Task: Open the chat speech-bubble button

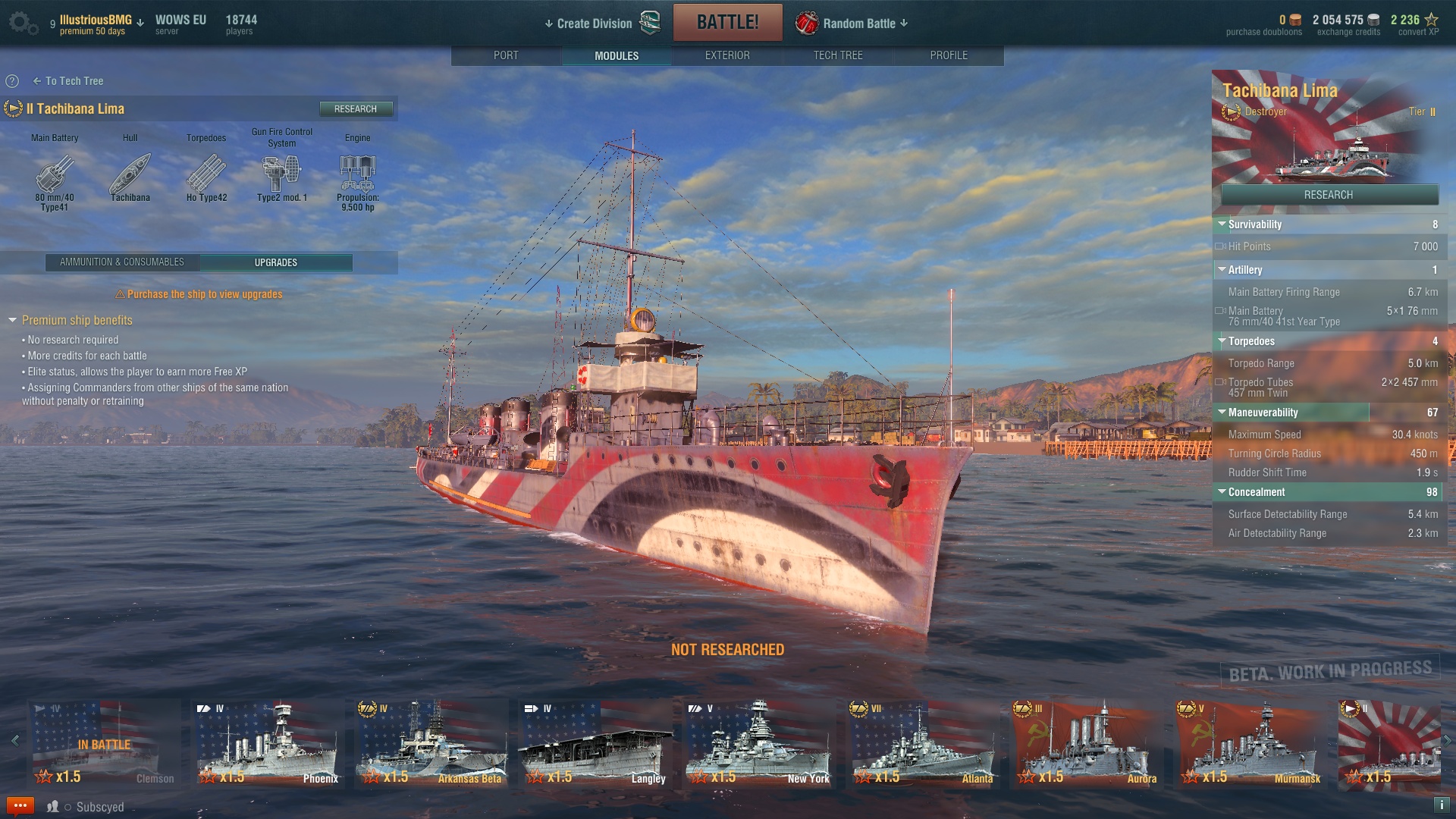Action: tap(20, 806)
